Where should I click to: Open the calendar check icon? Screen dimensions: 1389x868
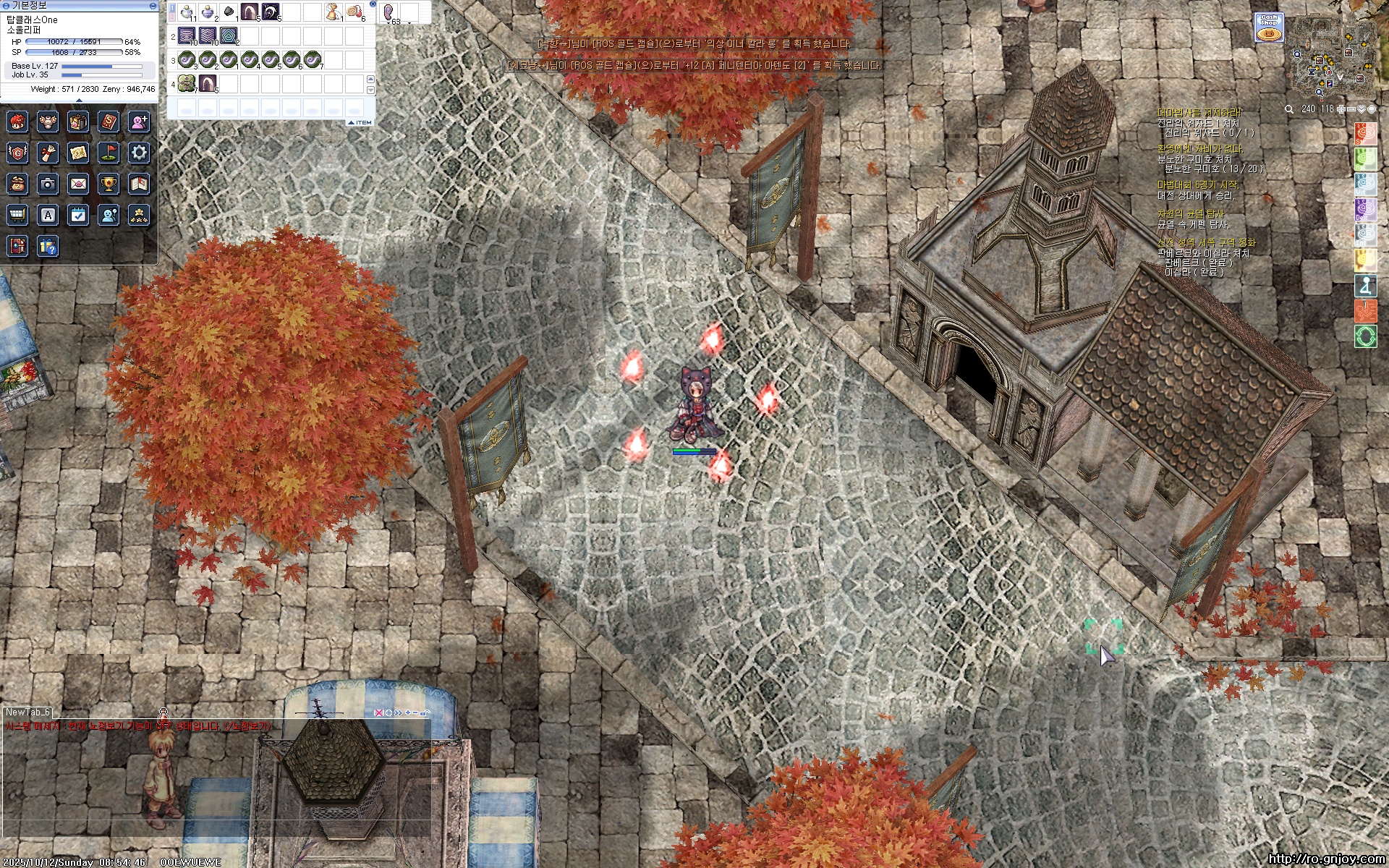point(78,215)
